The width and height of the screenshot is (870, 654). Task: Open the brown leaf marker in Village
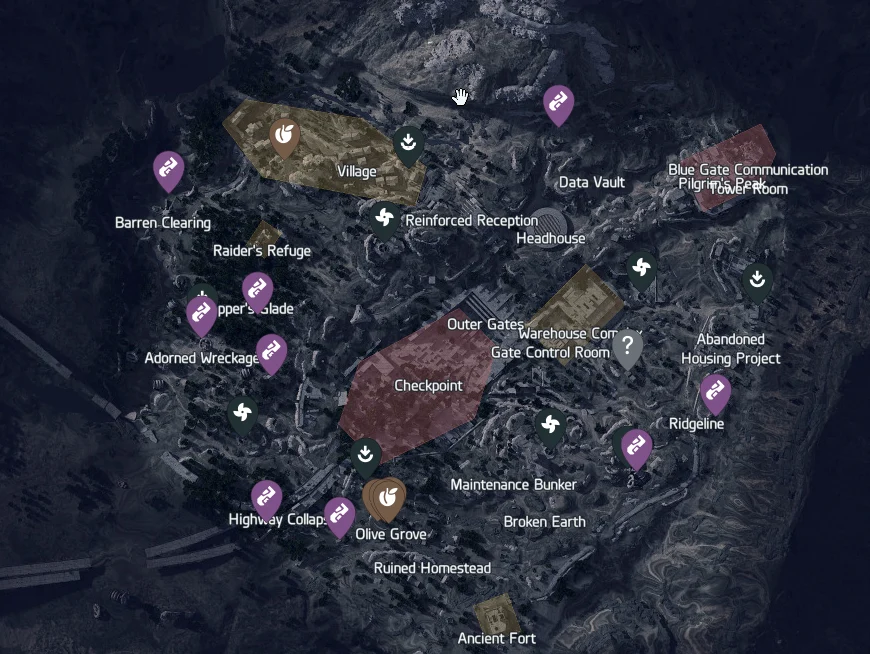(x=285, y=136)
